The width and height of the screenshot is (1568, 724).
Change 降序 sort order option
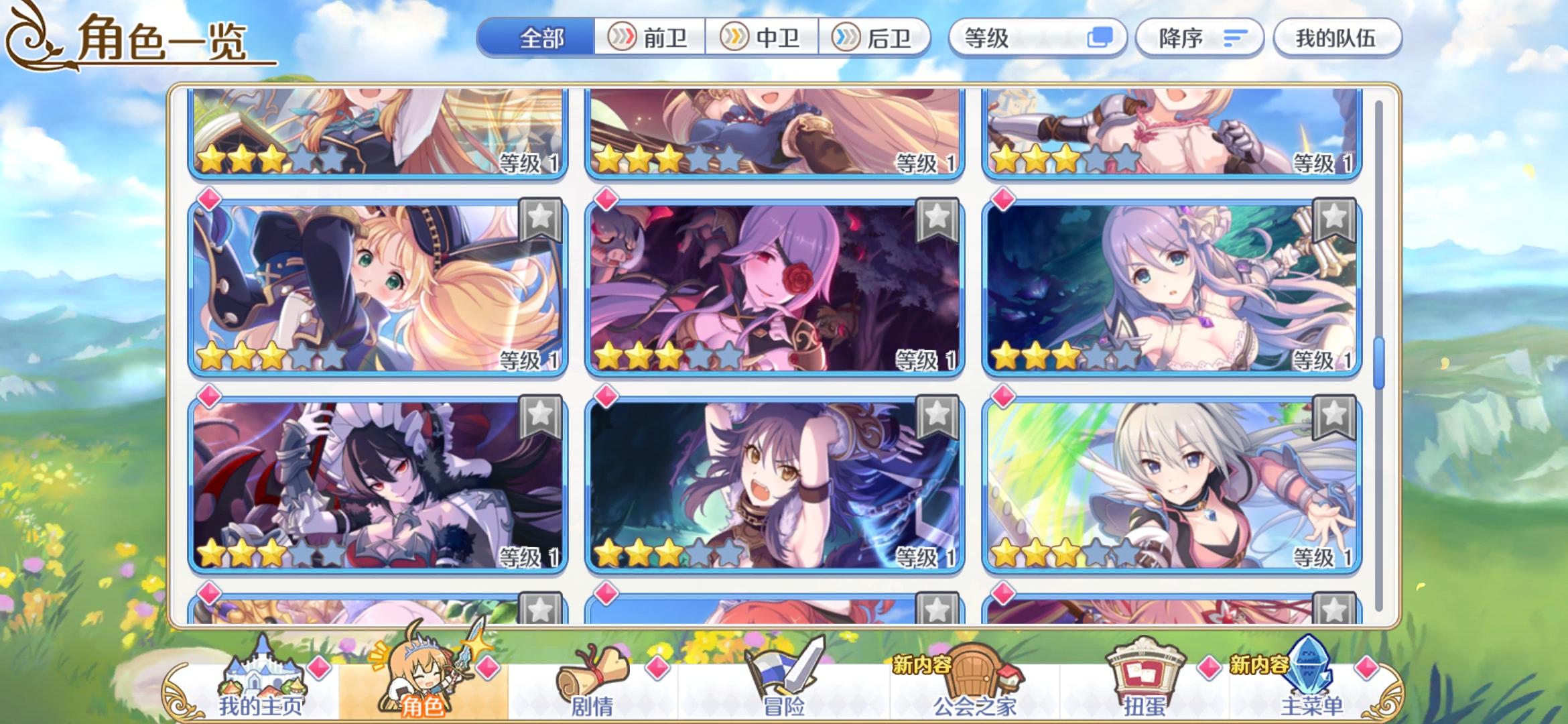(x=1199, y=38)
